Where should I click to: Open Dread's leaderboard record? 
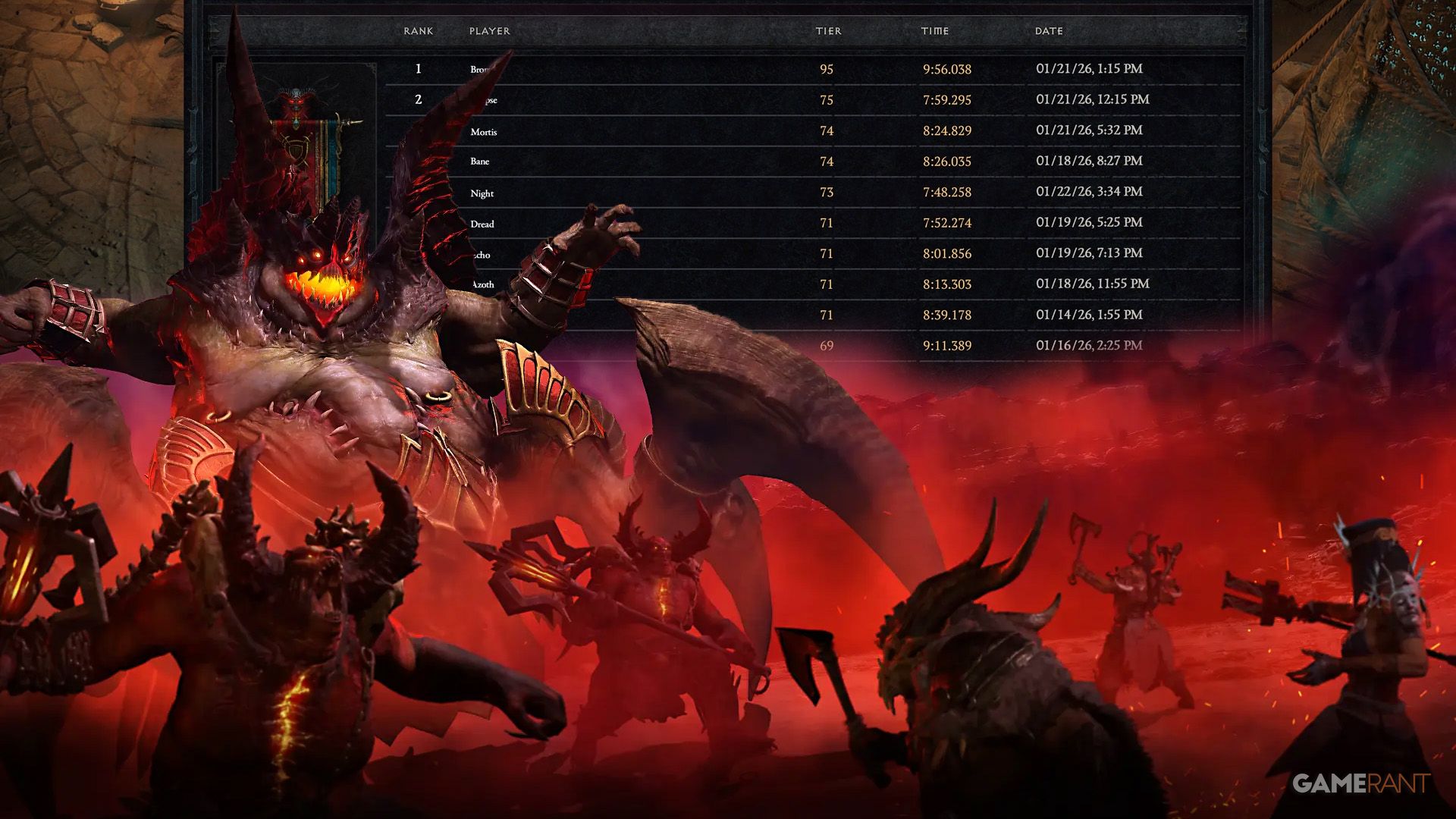484,223
